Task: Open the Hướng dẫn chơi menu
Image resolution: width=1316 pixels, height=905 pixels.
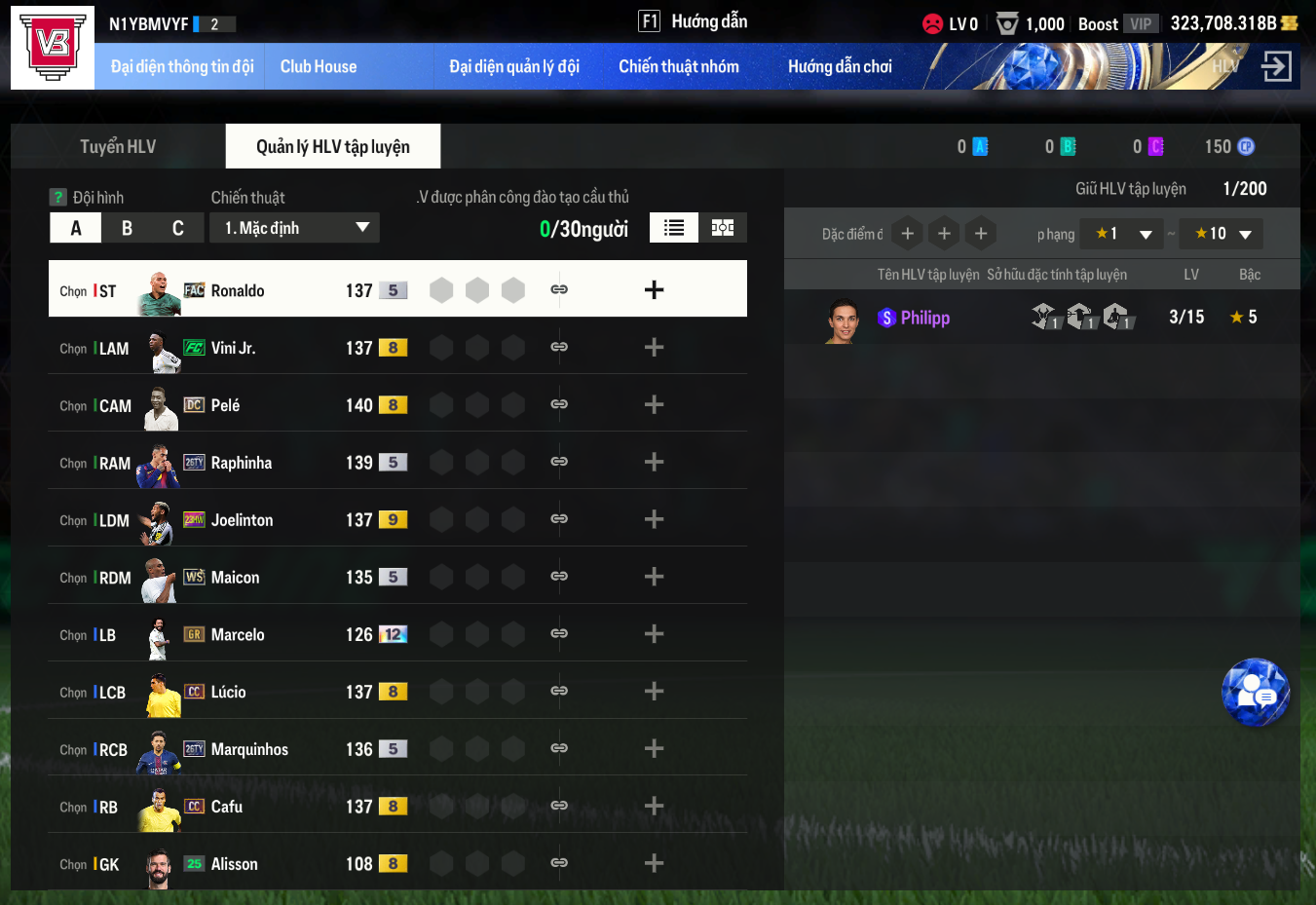Action: [x=840, y=66]
